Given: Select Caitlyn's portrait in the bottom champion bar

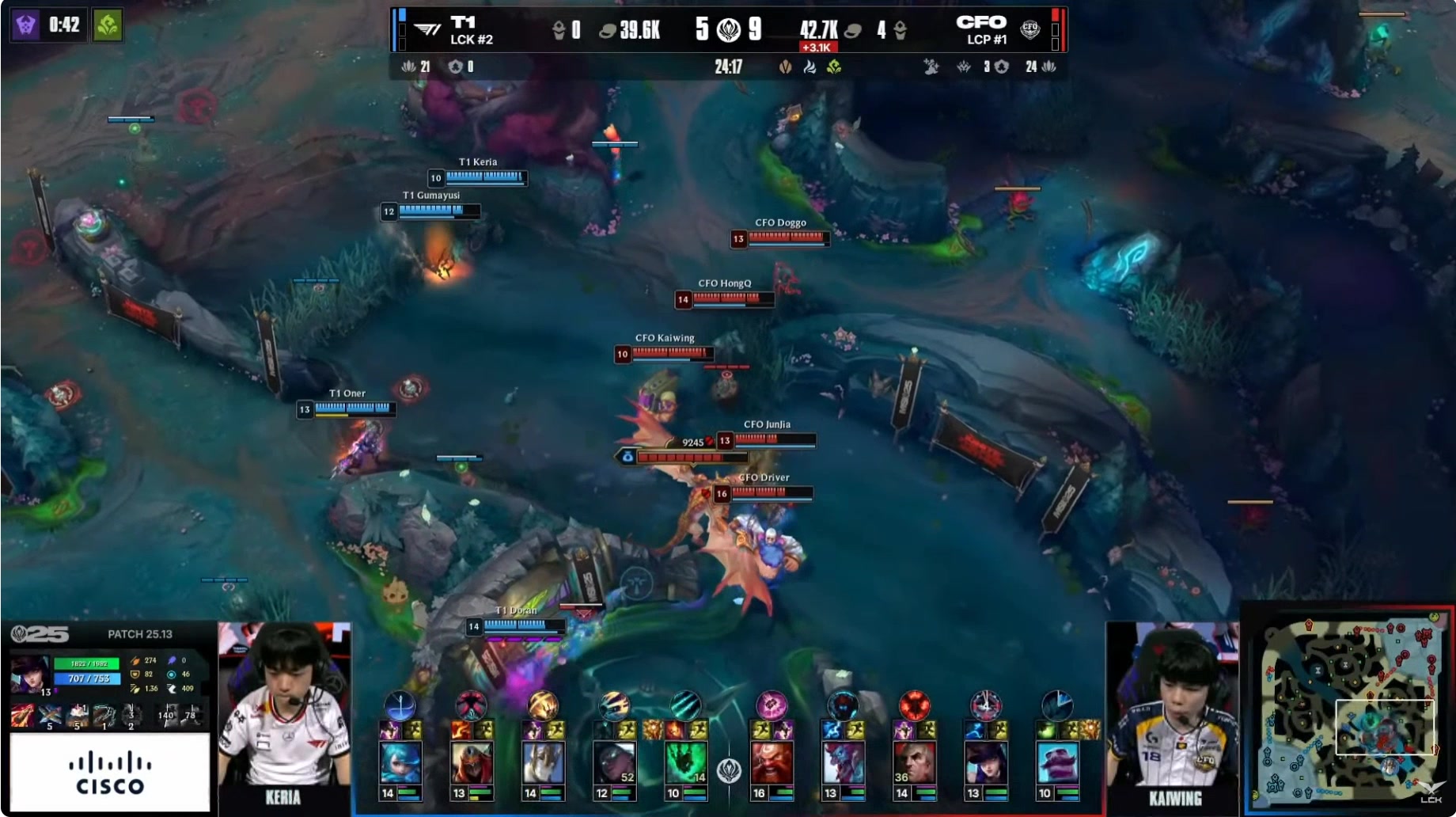Looking at the screenshot, I should tap(985, 762).
